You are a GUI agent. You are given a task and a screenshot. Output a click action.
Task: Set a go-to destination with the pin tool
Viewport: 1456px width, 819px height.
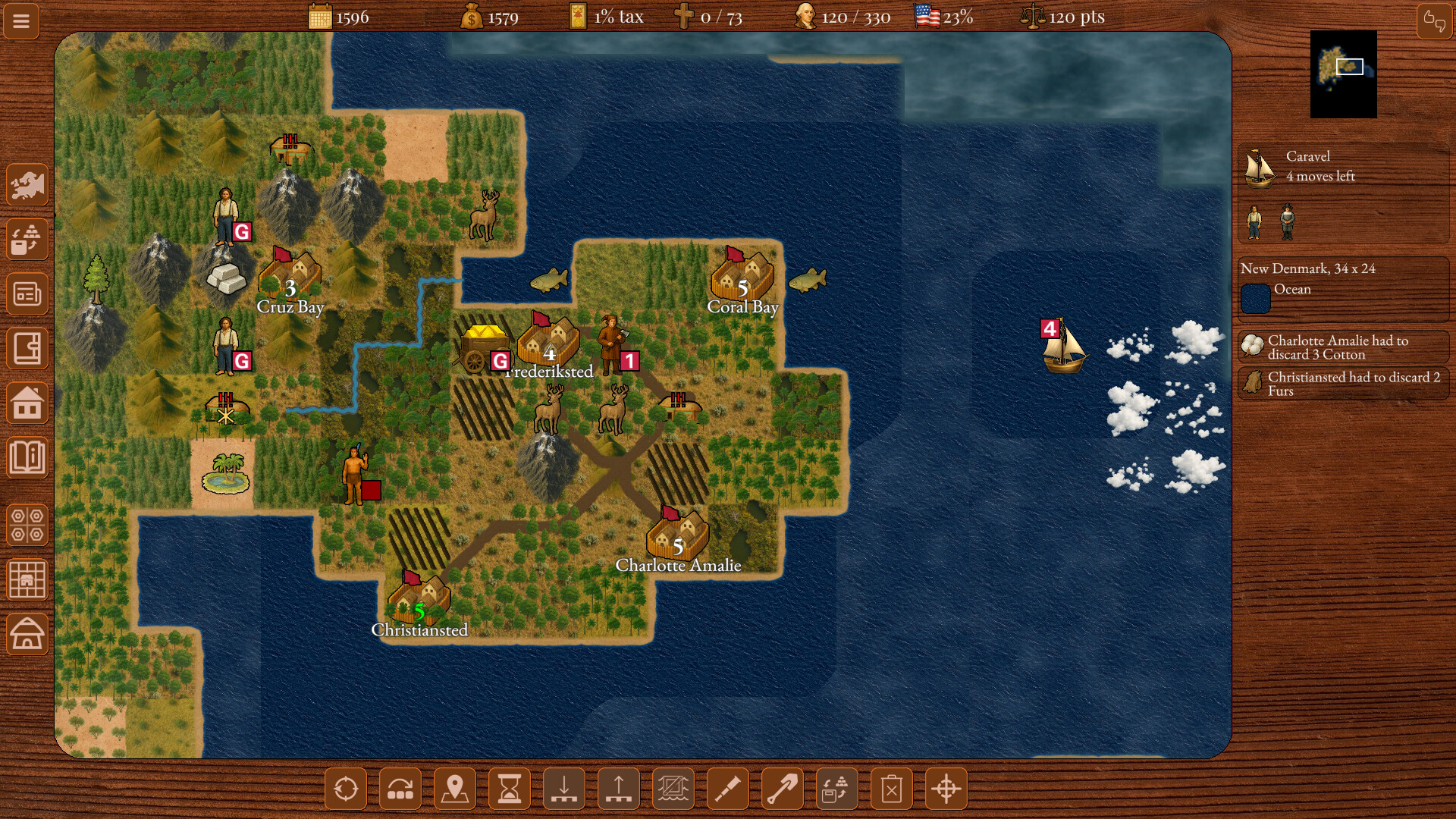coord(454,789)
